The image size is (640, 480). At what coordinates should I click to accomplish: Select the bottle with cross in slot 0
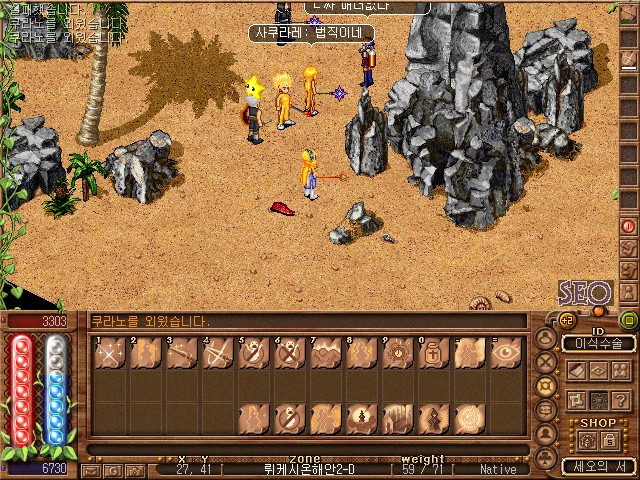432,356
